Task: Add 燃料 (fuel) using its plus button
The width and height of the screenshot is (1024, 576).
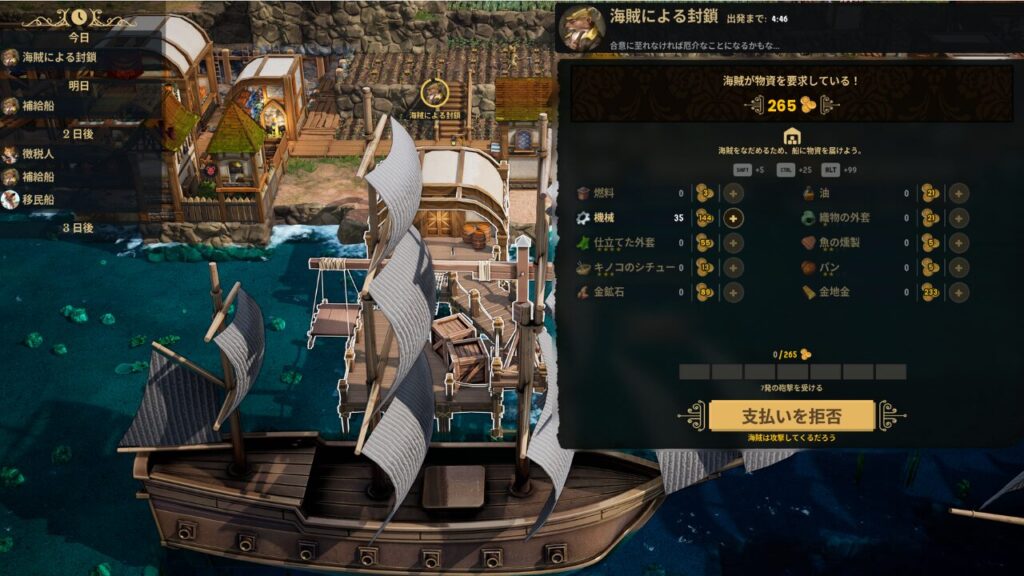Action: coord(733,193)
